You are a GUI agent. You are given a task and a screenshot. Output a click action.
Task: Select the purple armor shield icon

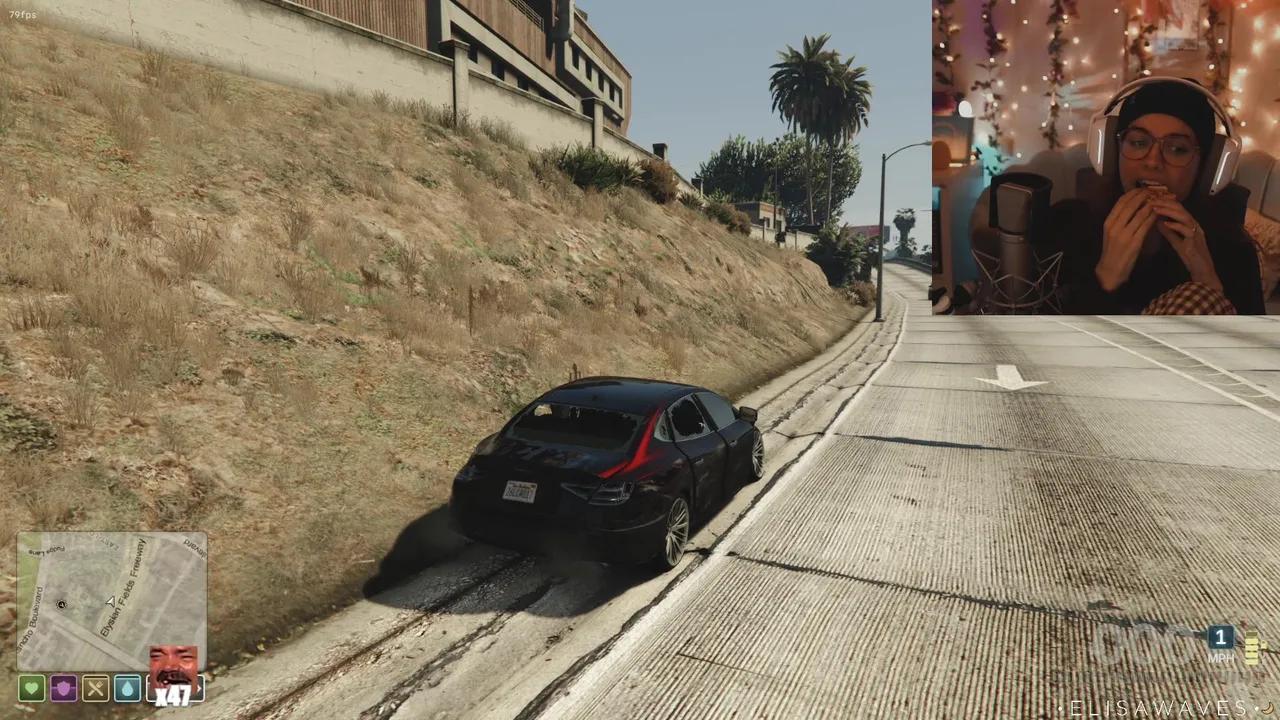pyautogui.click(x=63, y=687)
